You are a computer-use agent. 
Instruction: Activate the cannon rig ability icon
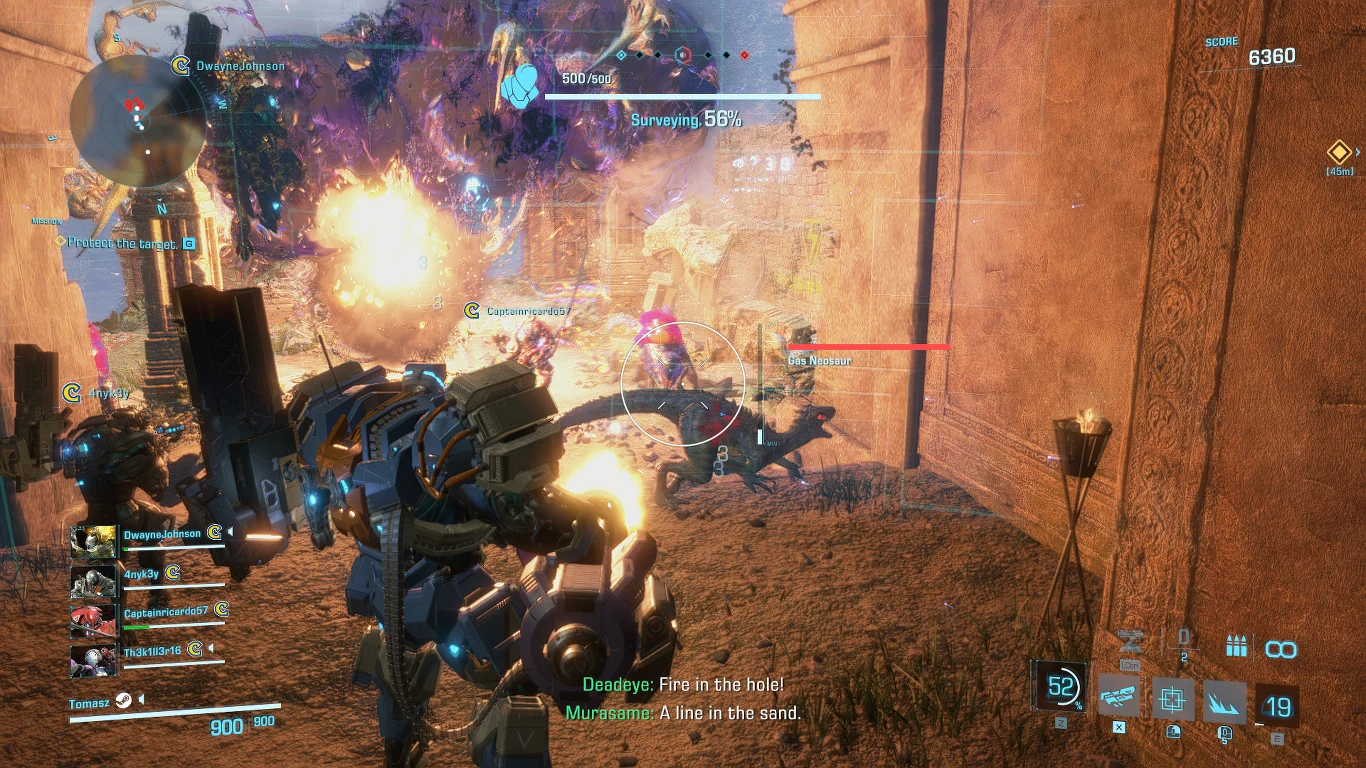click(x=1119, y=695)
